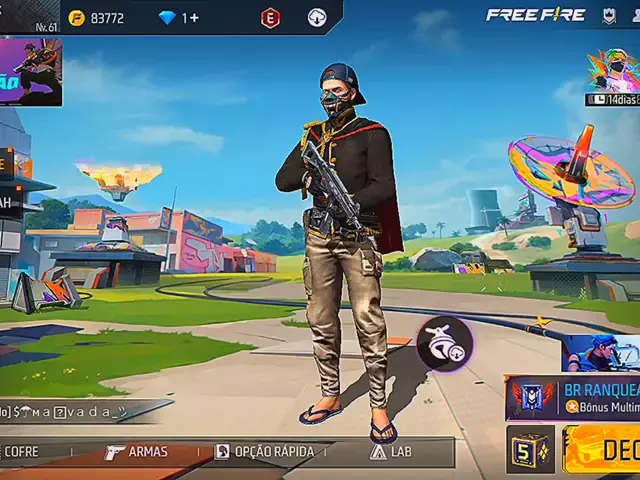This screenshot has width=640, height=480.
Task: Click the cloud download icon
Action: [x=317, y=17]
